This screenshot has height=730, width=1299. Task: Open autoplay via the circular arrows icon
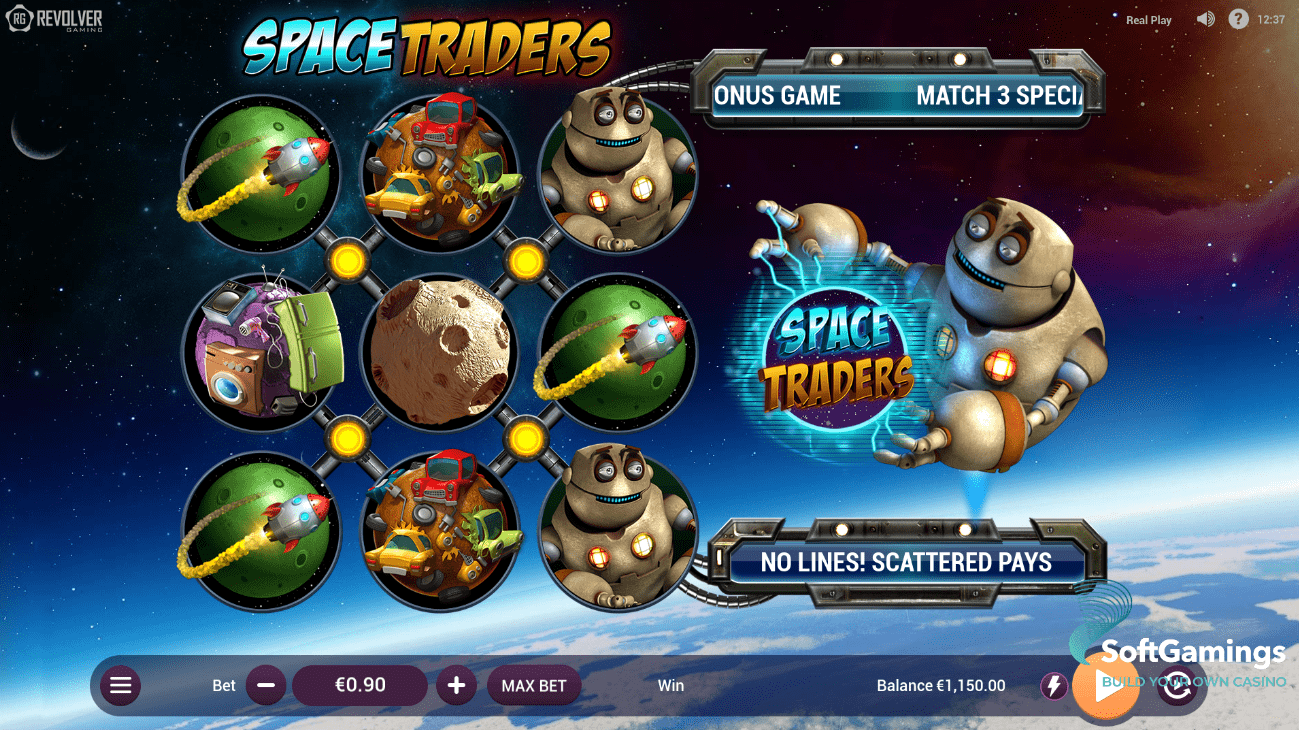tap(1177, 686)
